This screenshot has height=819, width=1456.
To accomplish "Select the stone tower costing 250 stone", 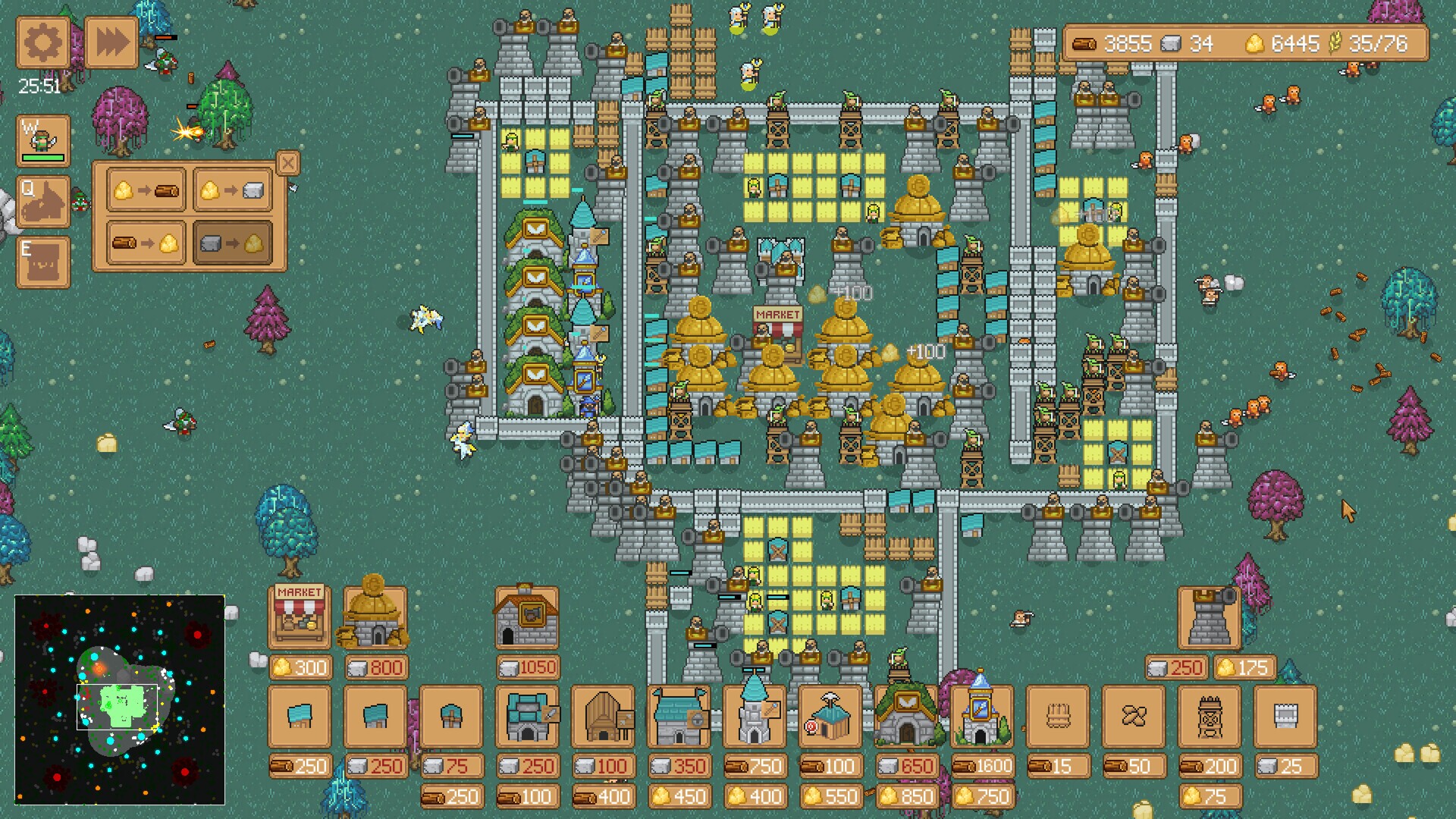I will [1210, 618].
